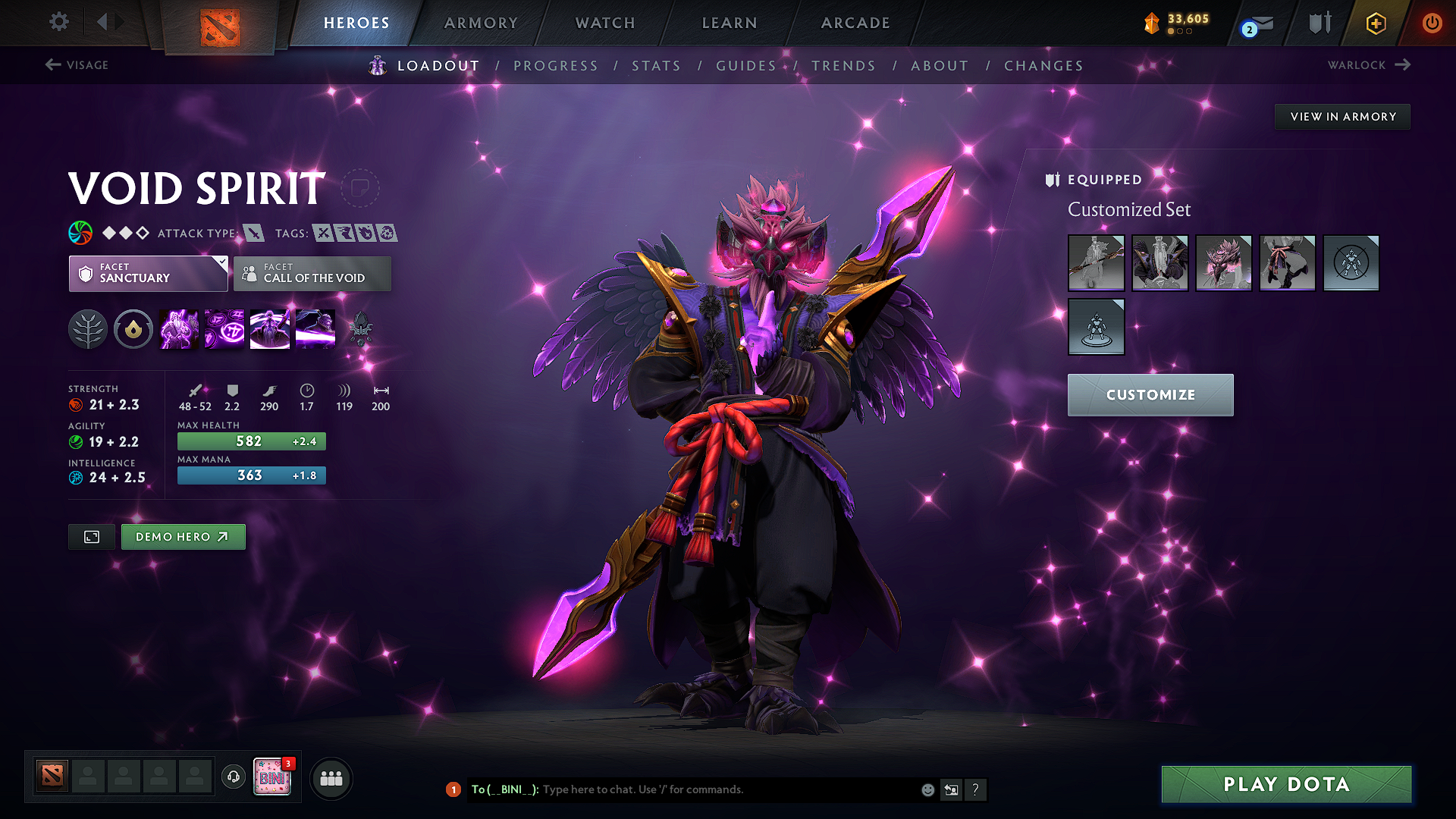Open the settings gear icon
Screen dimensions: 1456x819
(x=58, y=22)
